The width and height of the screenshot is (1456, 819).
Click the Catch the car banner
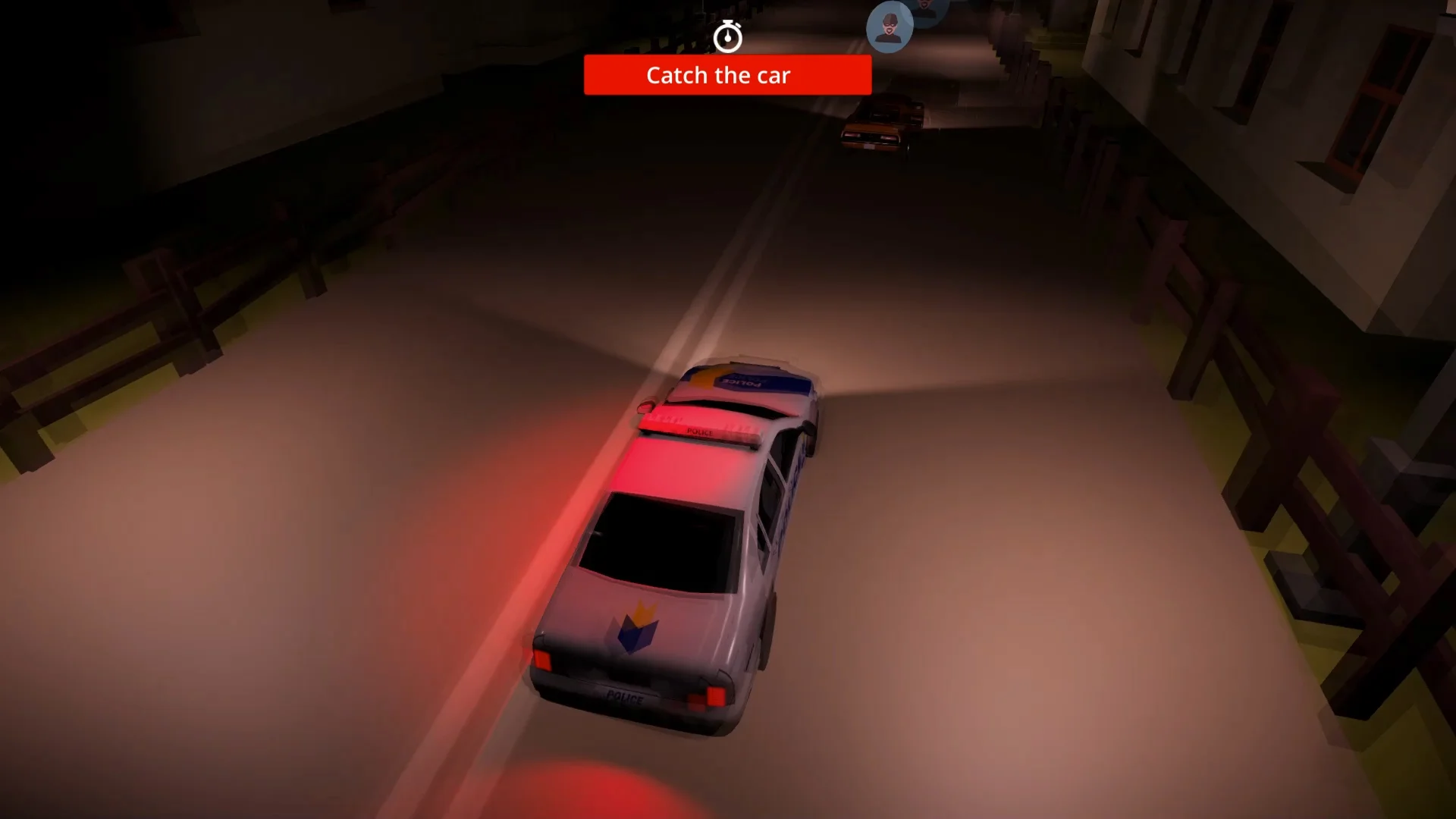coord(726,75)
